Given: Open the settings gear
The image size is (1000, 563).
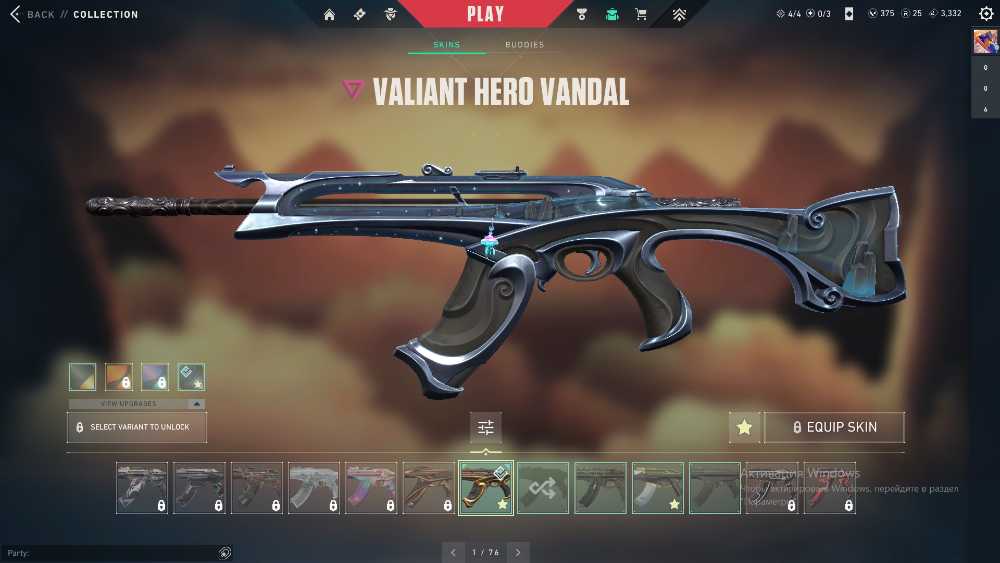Looking at the screenshot, I should coord(986,14).
